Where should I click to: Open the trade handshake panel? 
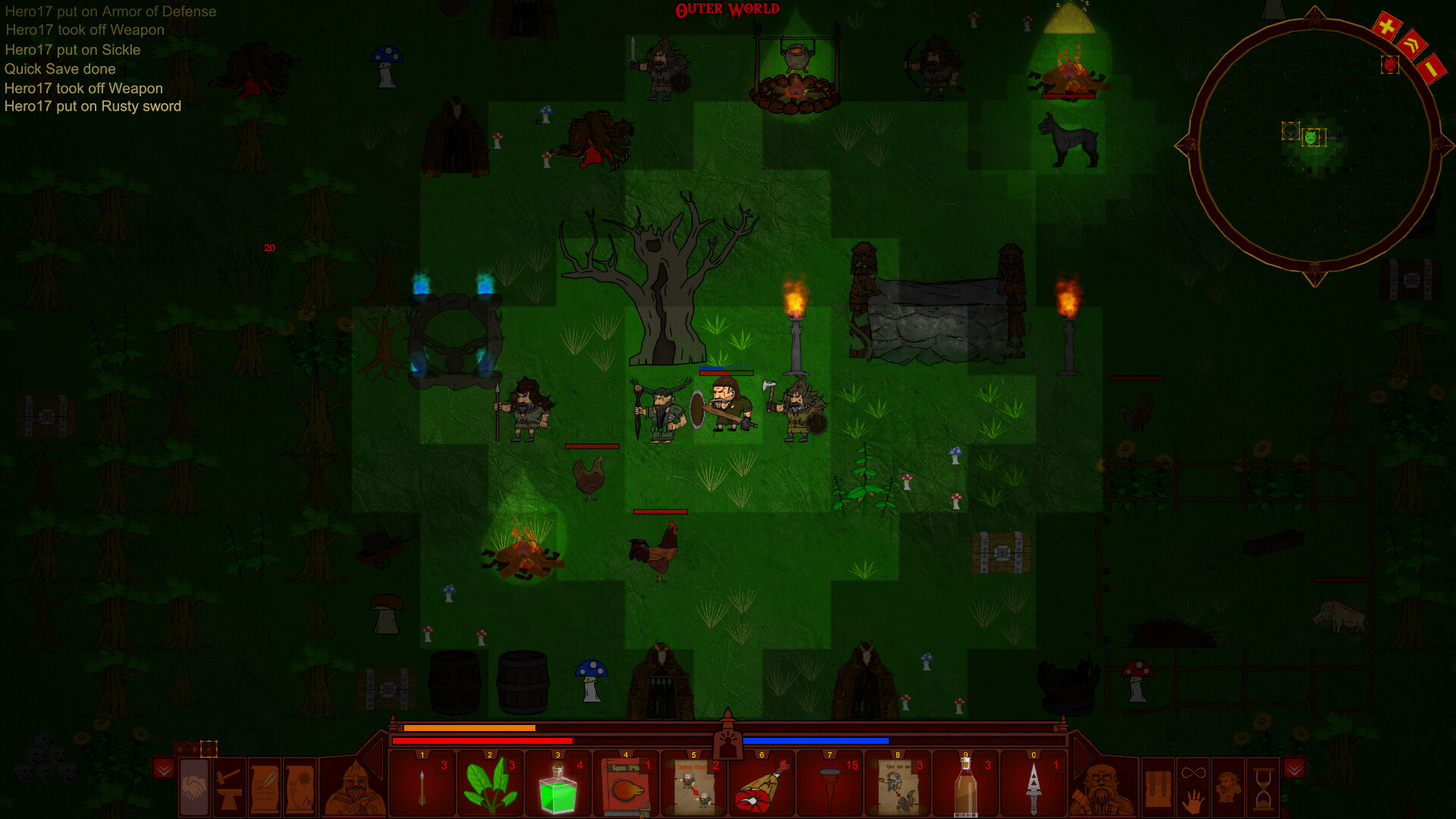point(194,789)
